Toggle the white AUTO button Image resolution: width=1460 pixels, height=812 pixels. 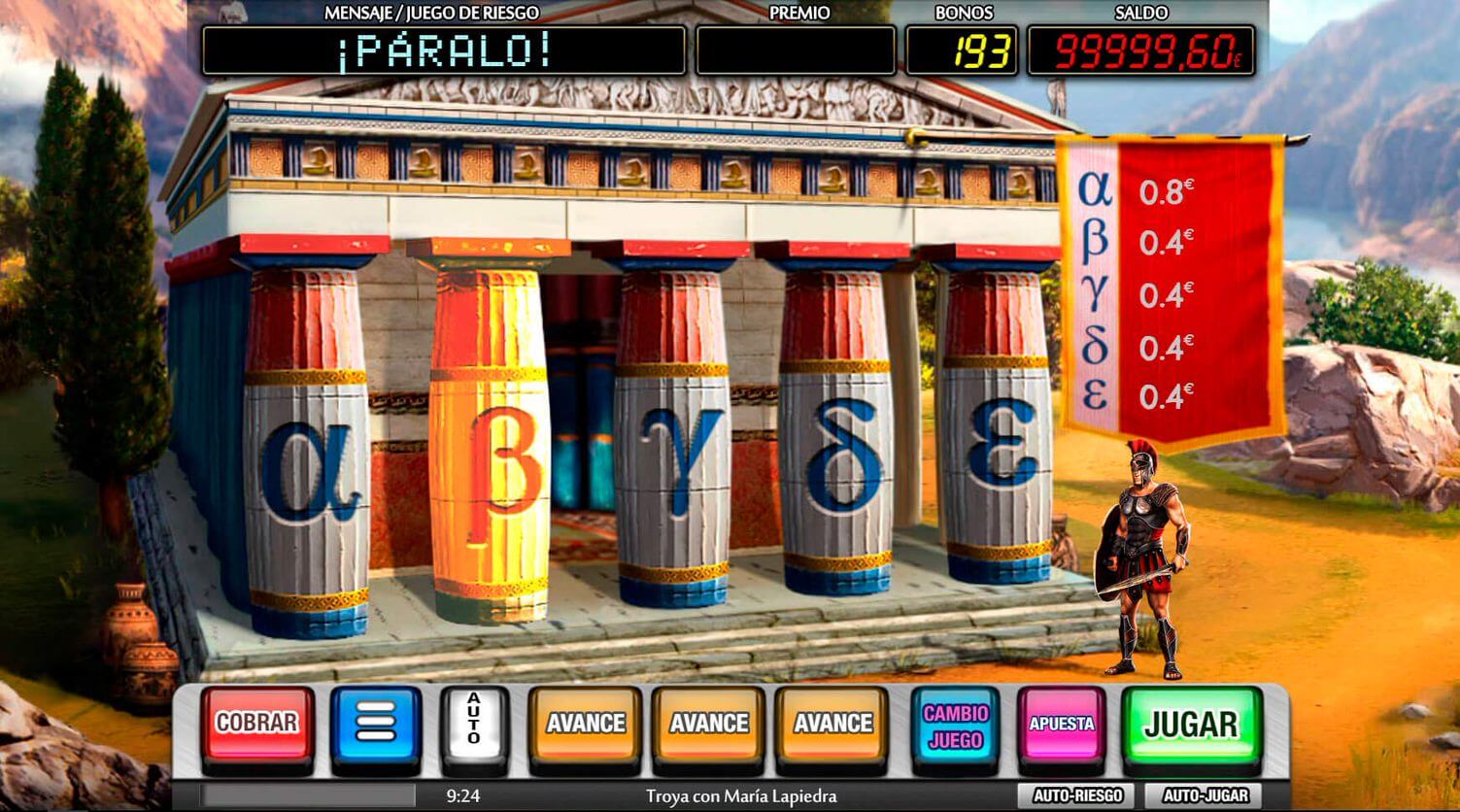474,725
